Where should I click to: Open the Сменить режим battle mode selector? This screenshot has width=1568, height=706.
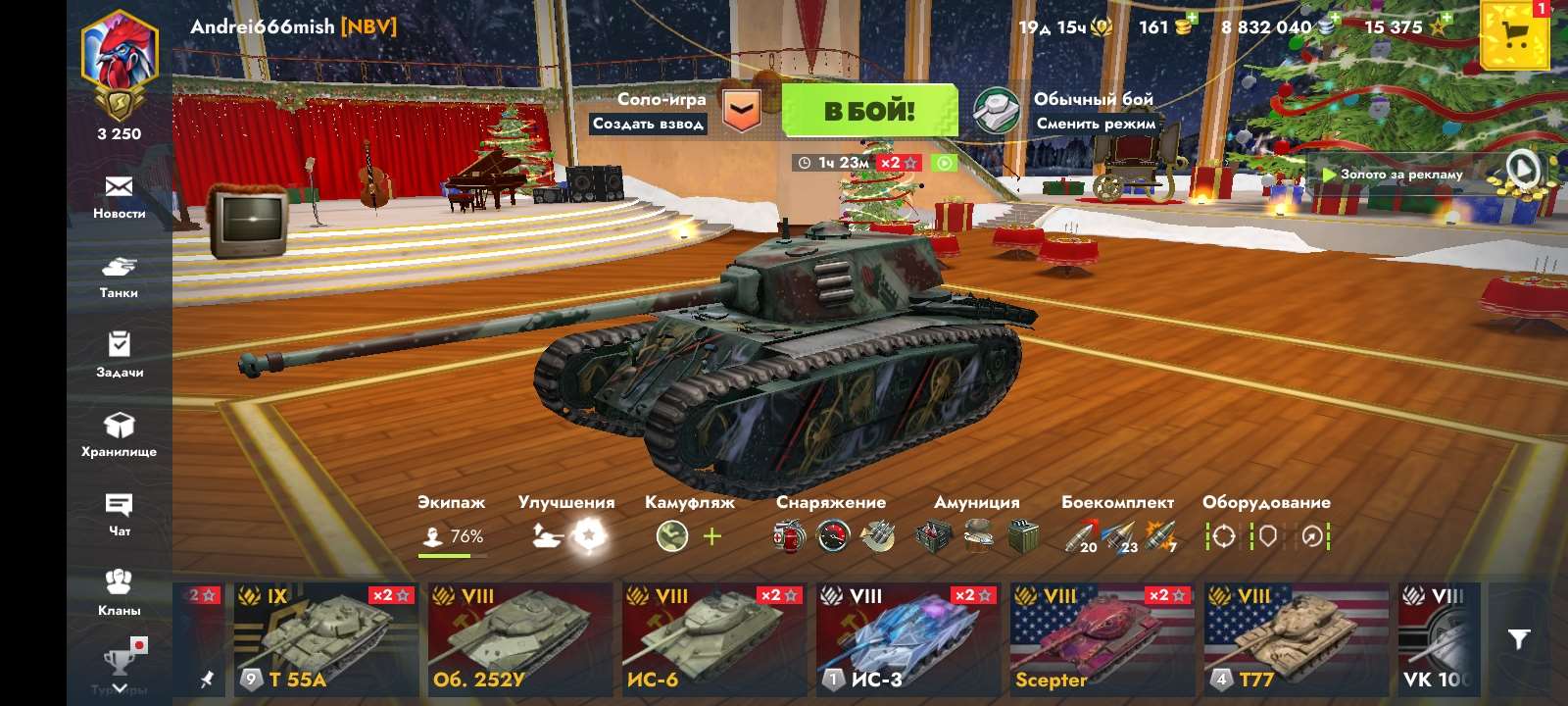(1095, 126)
